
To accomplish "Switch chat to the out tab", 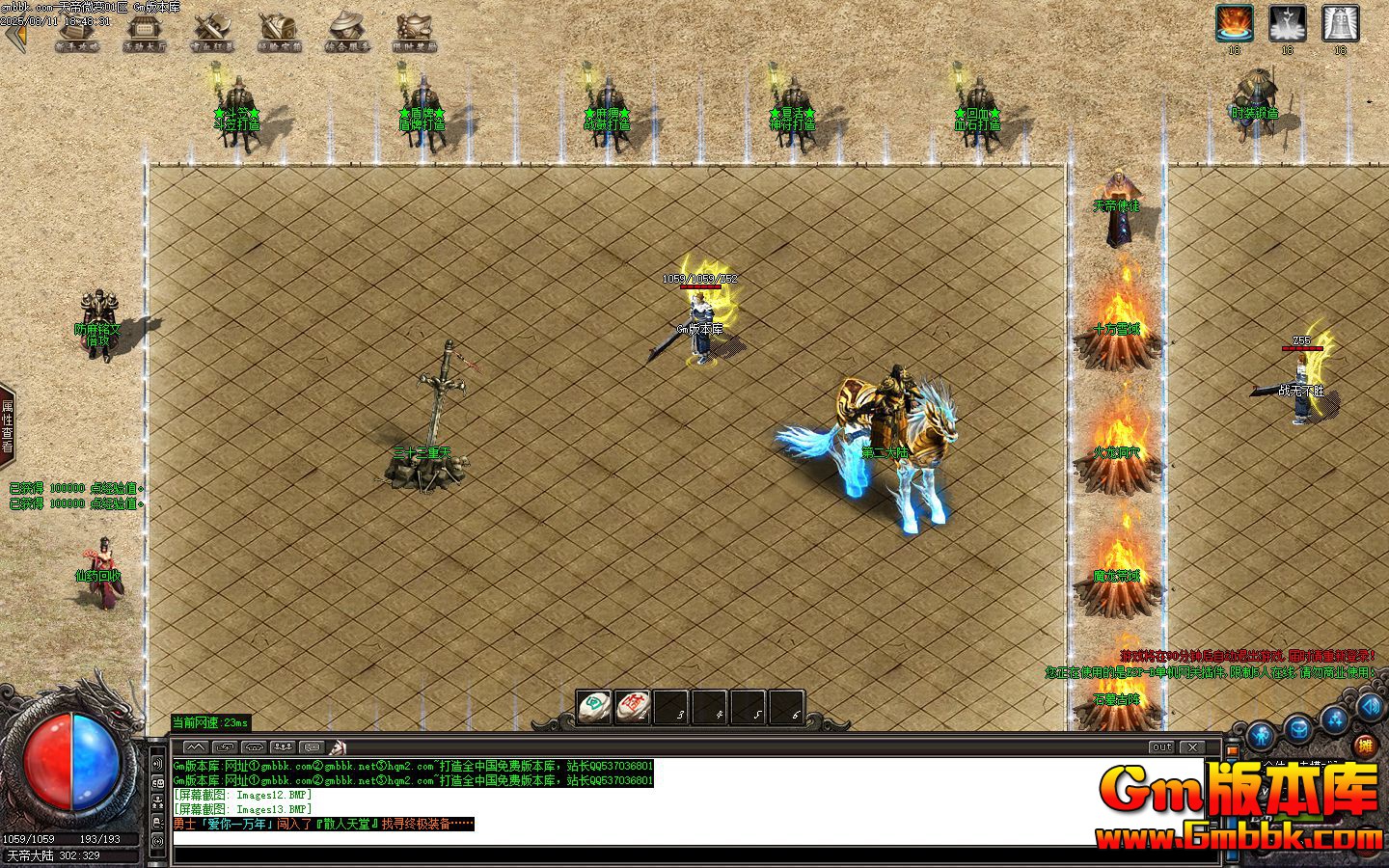I will (x=1161, y=746).
